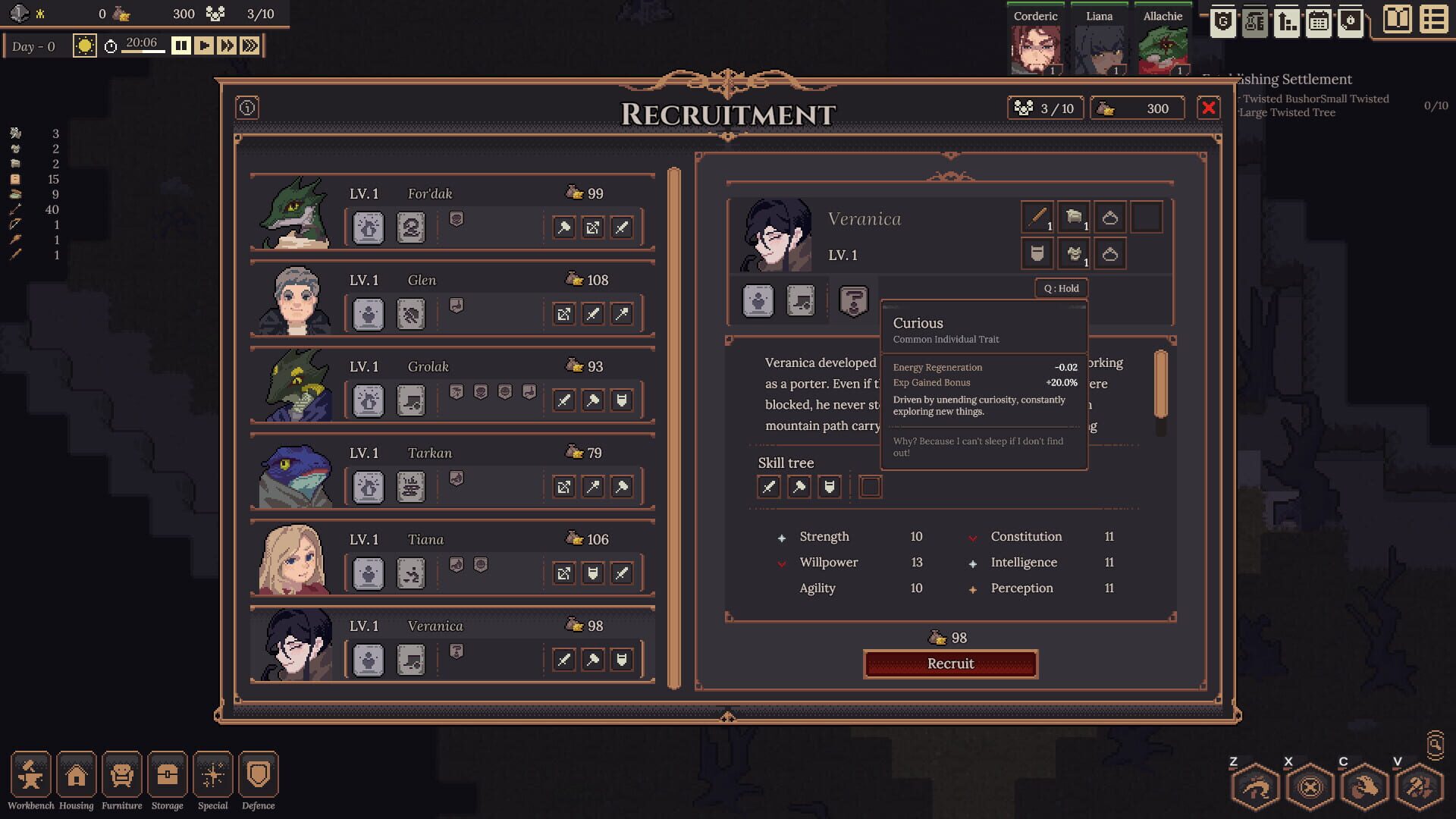Select the Special build category
The height and width of the screenshot is (819, 1456).
(x=213, y=775)
